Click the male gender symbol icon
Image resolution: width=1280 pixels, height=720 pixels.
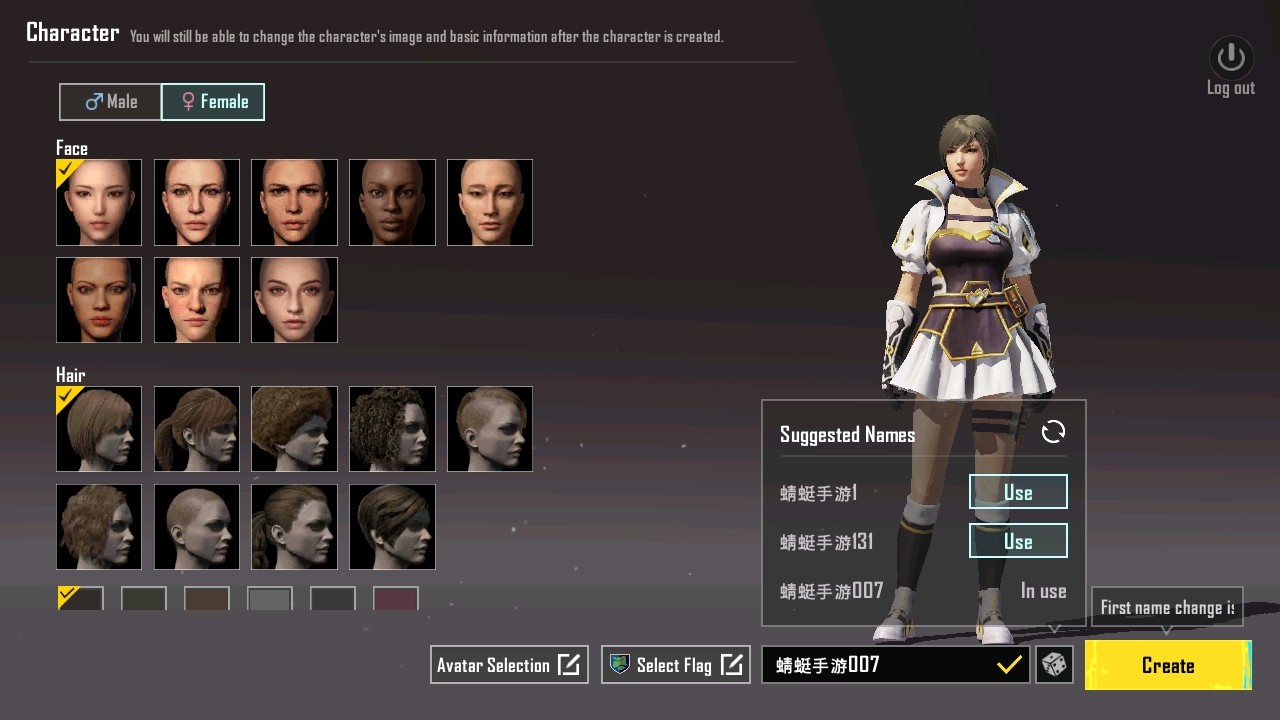pos(93,101)
